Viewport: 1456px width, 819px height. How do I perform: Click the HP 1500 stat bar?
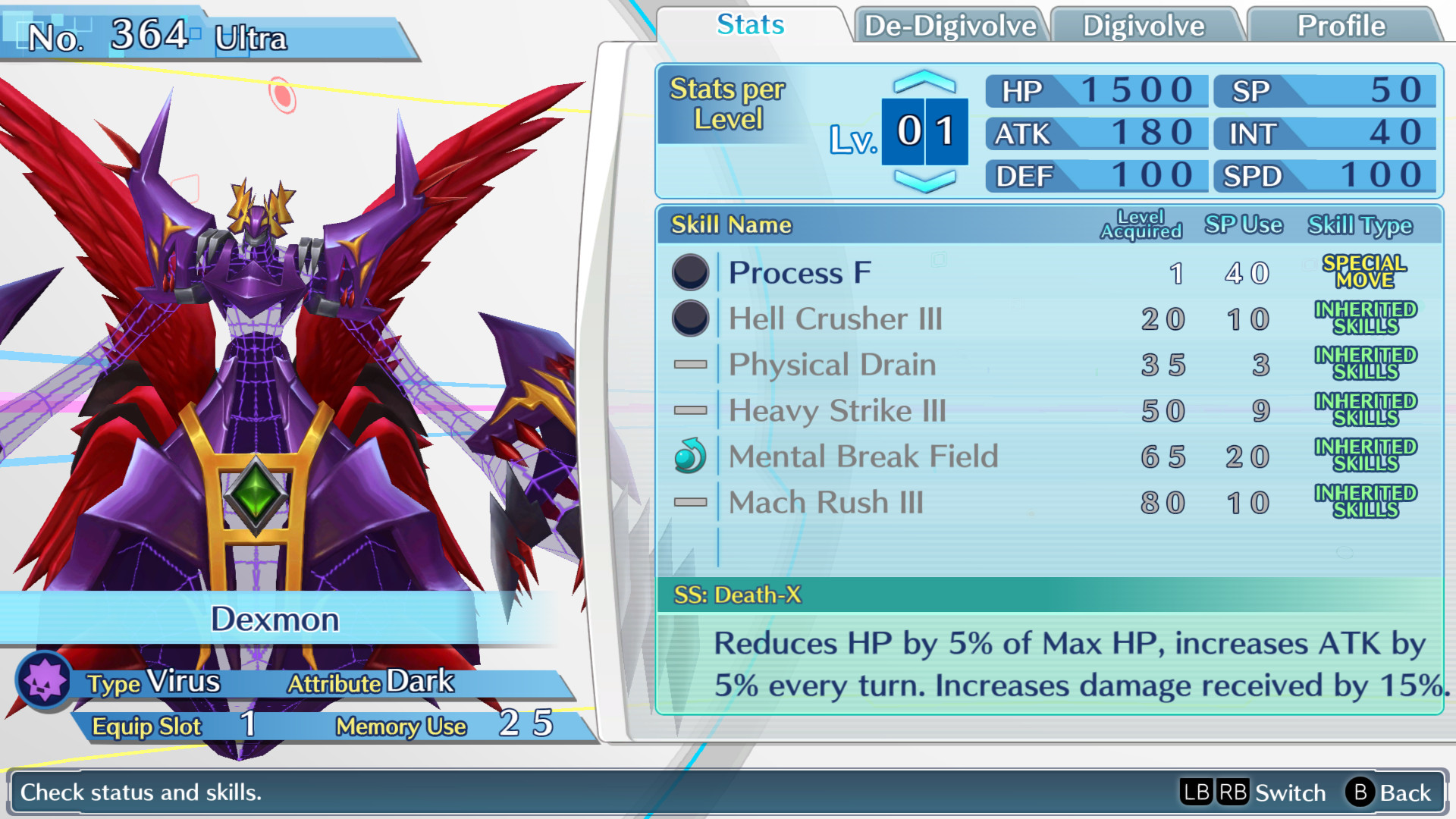(x=1094, y=90)
